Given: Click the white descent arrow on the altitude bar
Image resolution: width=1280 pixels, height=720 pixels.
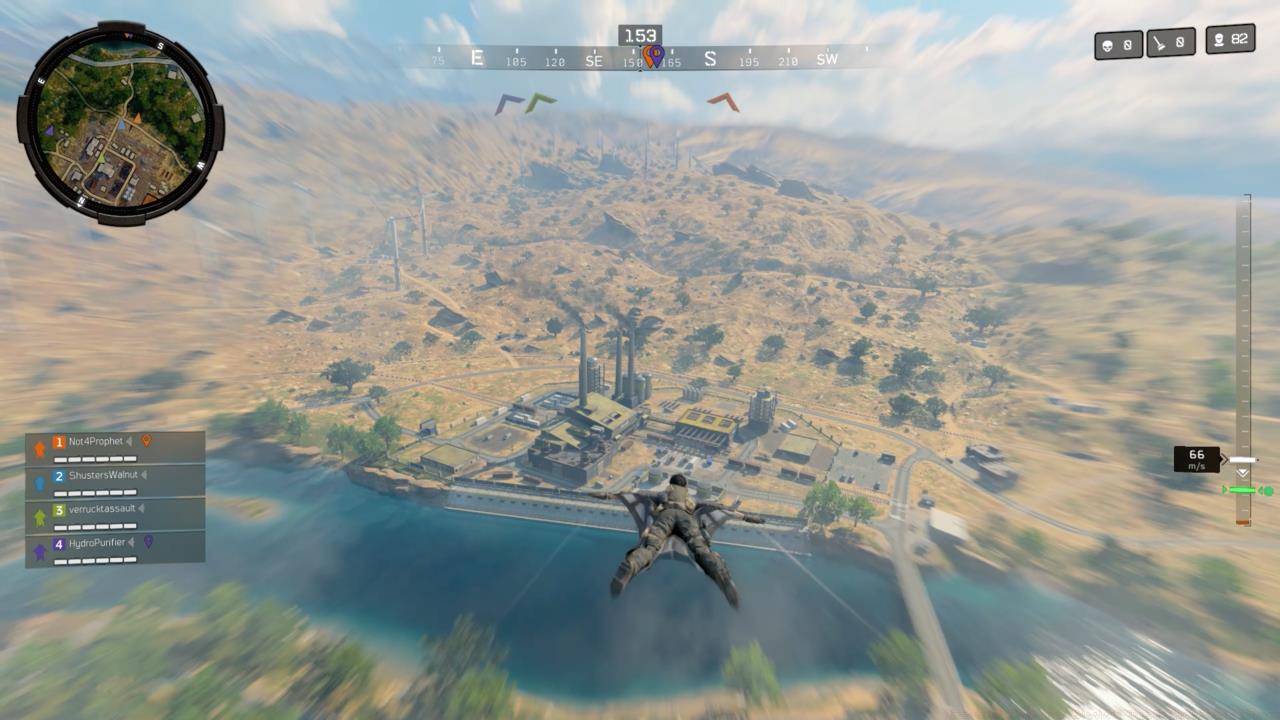Looking at the screenshot, I should (x=1242, y=460).
